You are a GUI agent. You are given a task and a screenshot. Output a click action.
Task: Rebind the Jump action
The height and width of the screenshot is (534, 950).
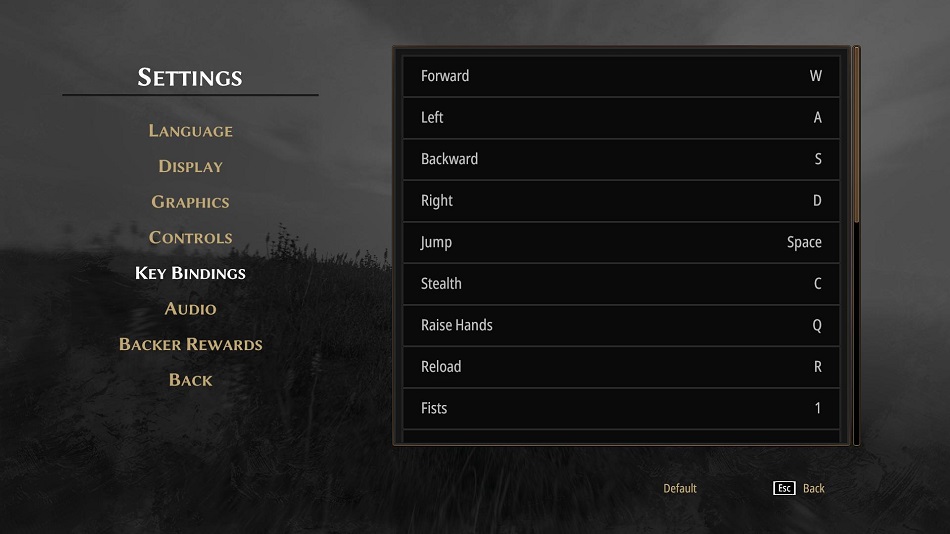[620, 242]
